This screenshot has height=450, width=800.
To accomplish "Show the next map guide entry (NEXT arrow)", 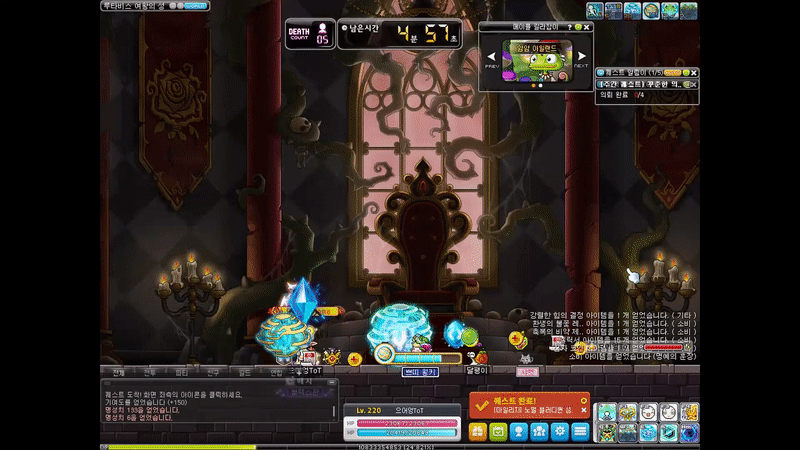I will [x=582, y=56].
